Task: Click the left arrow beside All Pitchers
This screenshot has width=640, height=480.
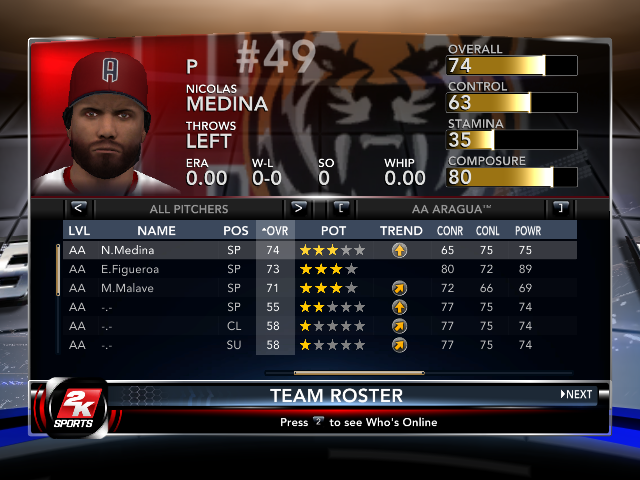Action: 78,208
